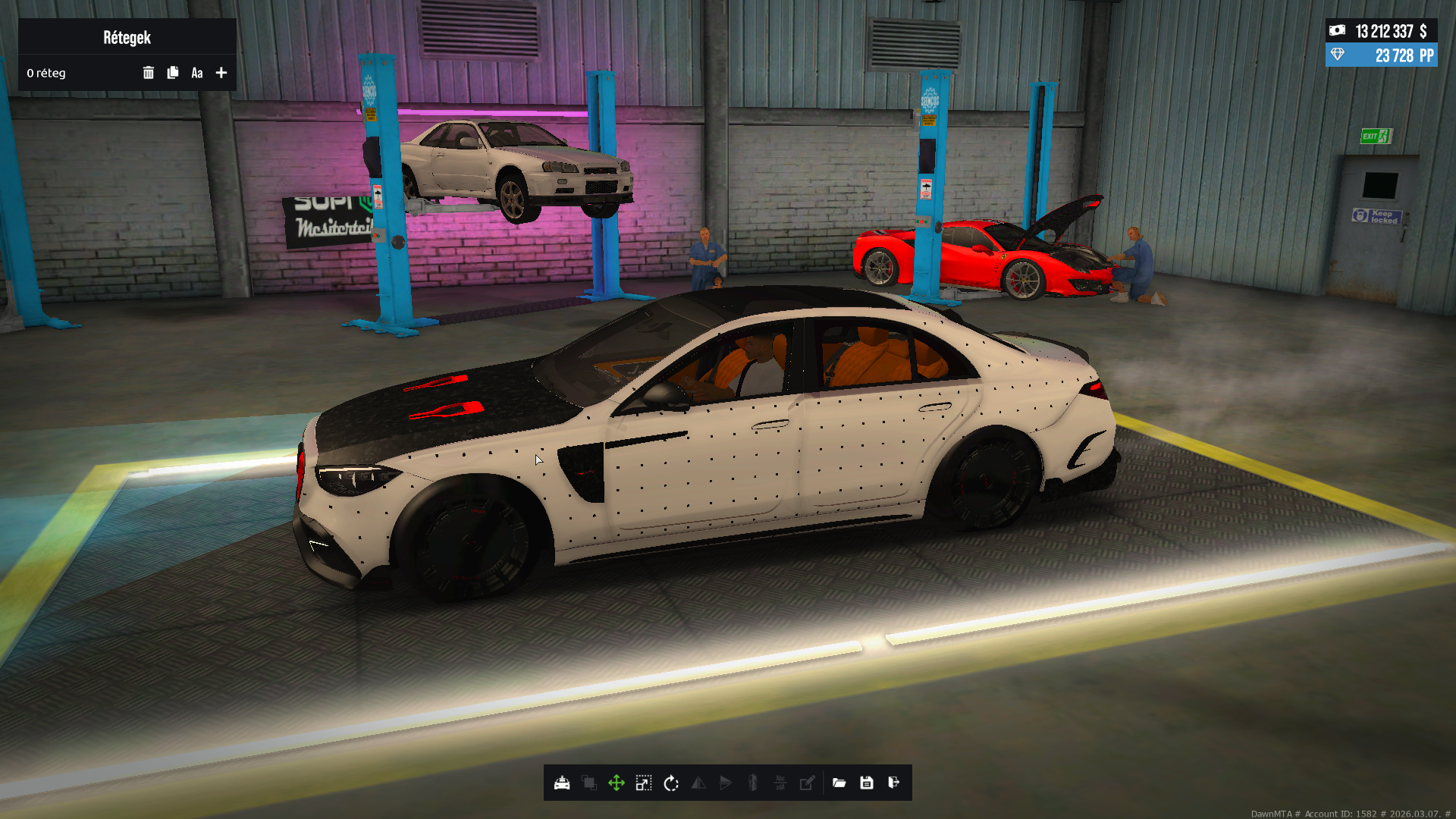The image size is (1456, 819).
Task: Click the car paint icon in bottom toolbar
Action: coord(562,783)
